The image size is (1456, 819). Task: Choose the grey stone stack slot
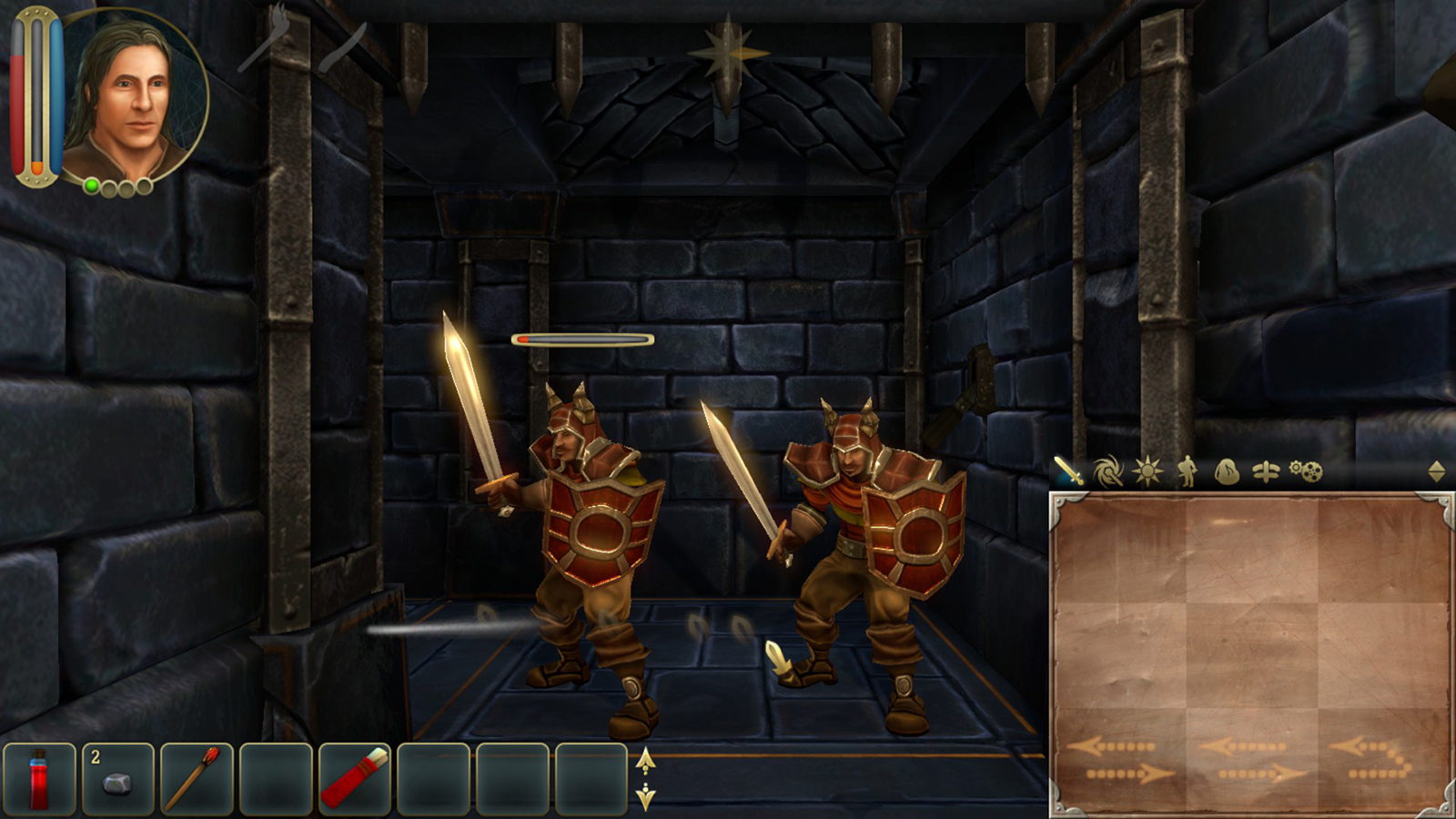click(x=118, y=779)
